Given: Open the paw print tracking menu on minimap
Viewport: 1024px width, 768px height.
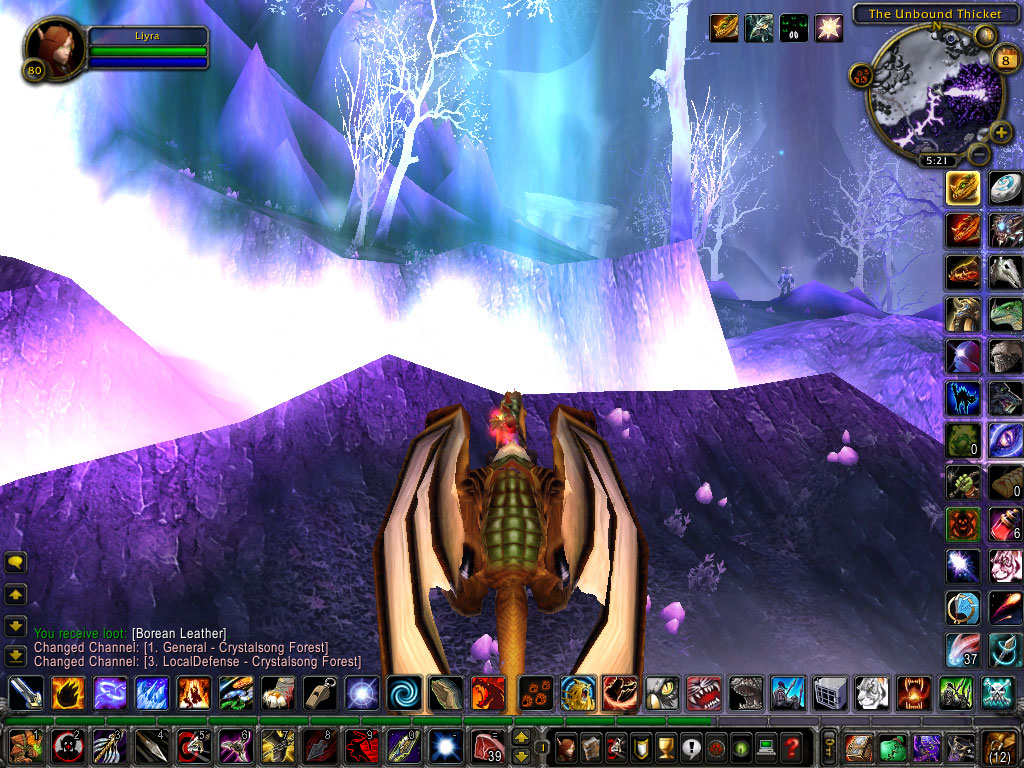Looking at the screenshot, I should point(860,74).
